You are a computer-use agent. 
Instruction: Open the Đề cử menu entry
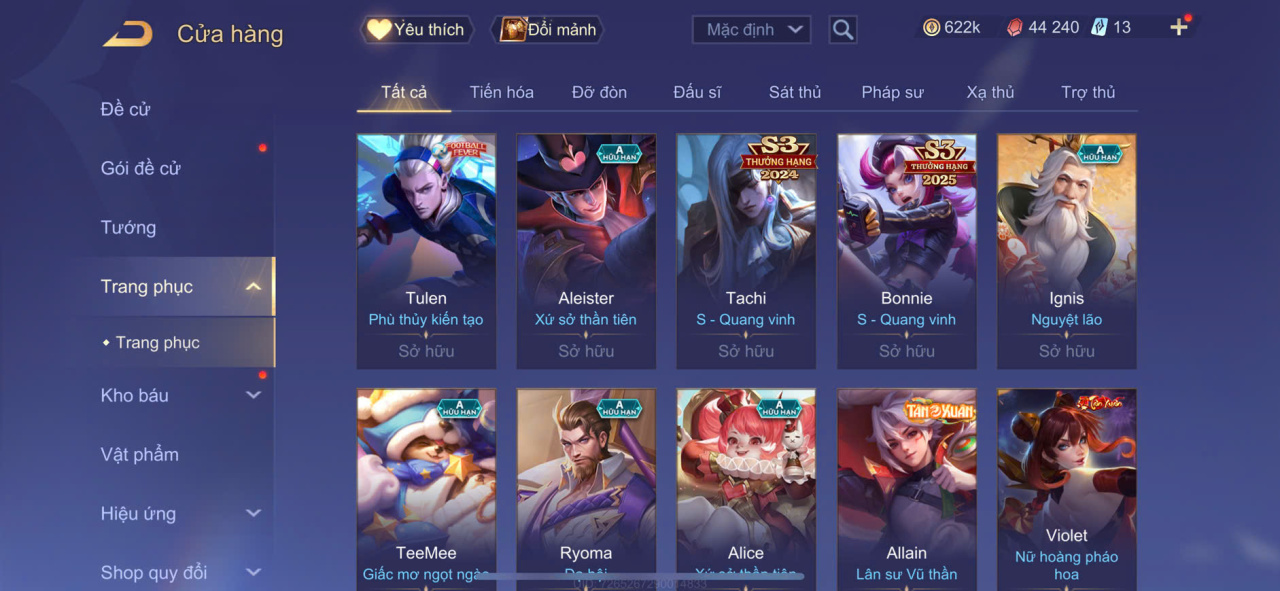(126, 109)
